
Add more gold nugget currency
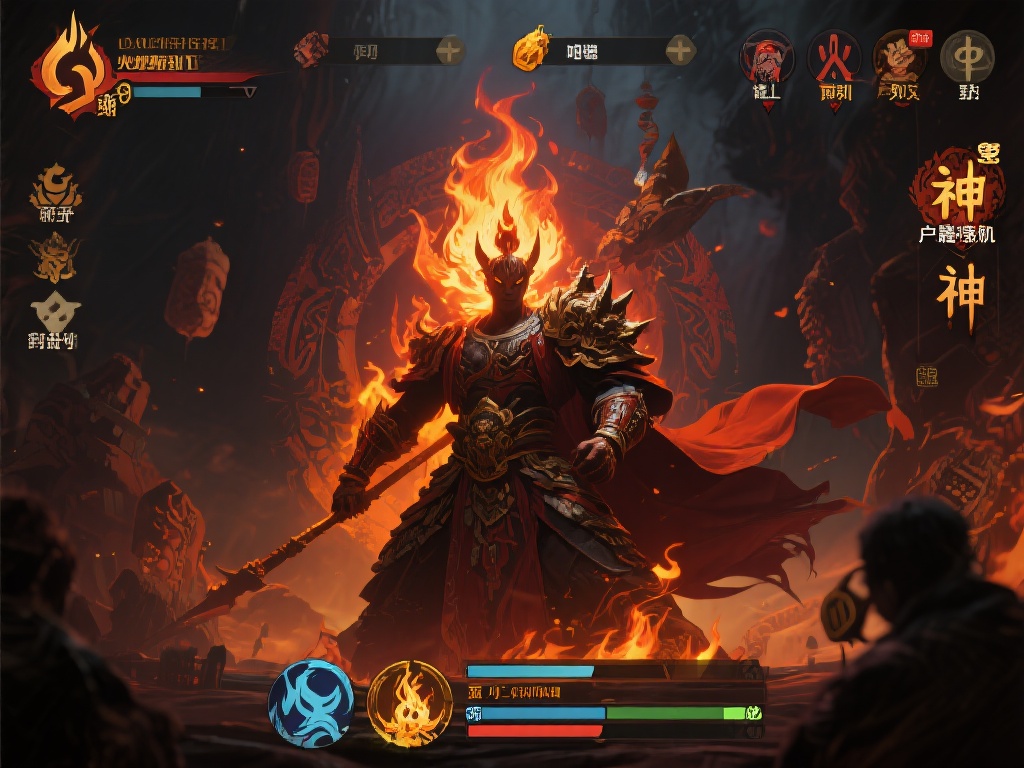coord(680,50)
